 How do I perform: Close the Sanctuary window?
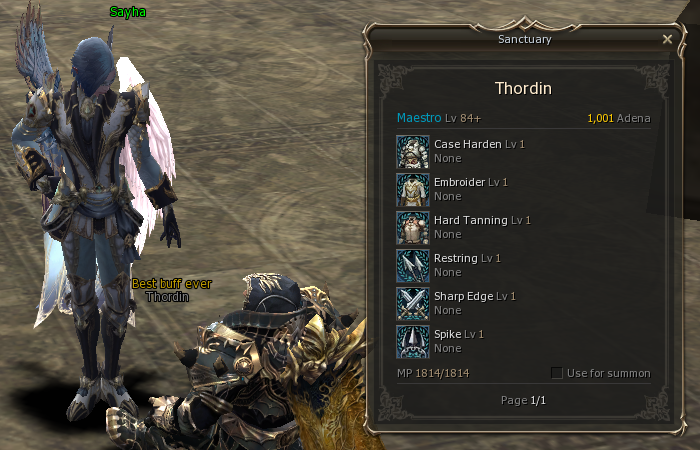pos(667,39)
